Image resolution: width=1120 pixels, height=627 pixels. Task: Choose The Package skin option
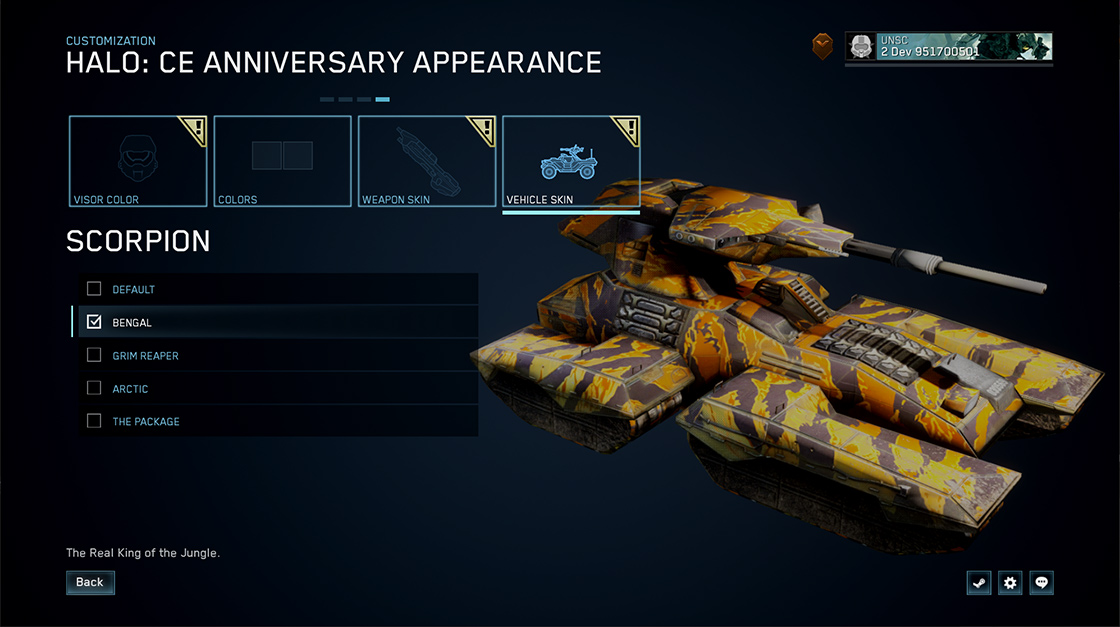[x=94, y=421]
